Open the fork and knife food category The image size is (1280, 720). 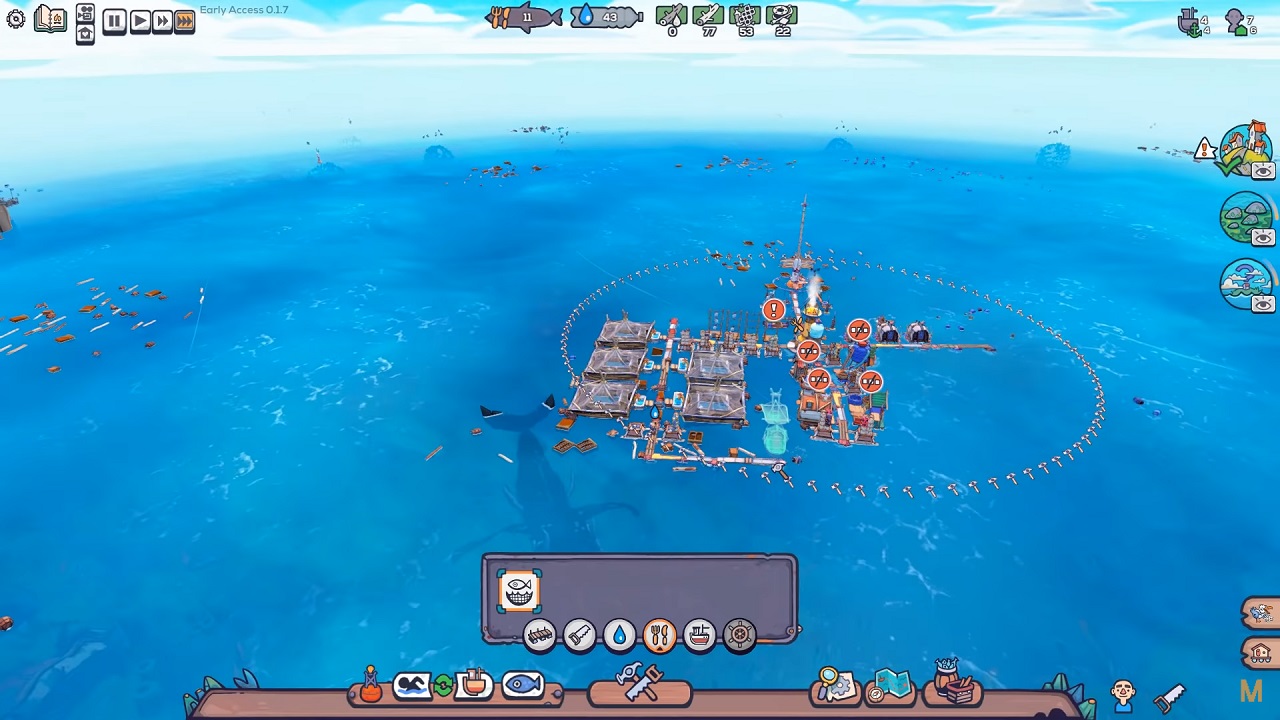659,635
